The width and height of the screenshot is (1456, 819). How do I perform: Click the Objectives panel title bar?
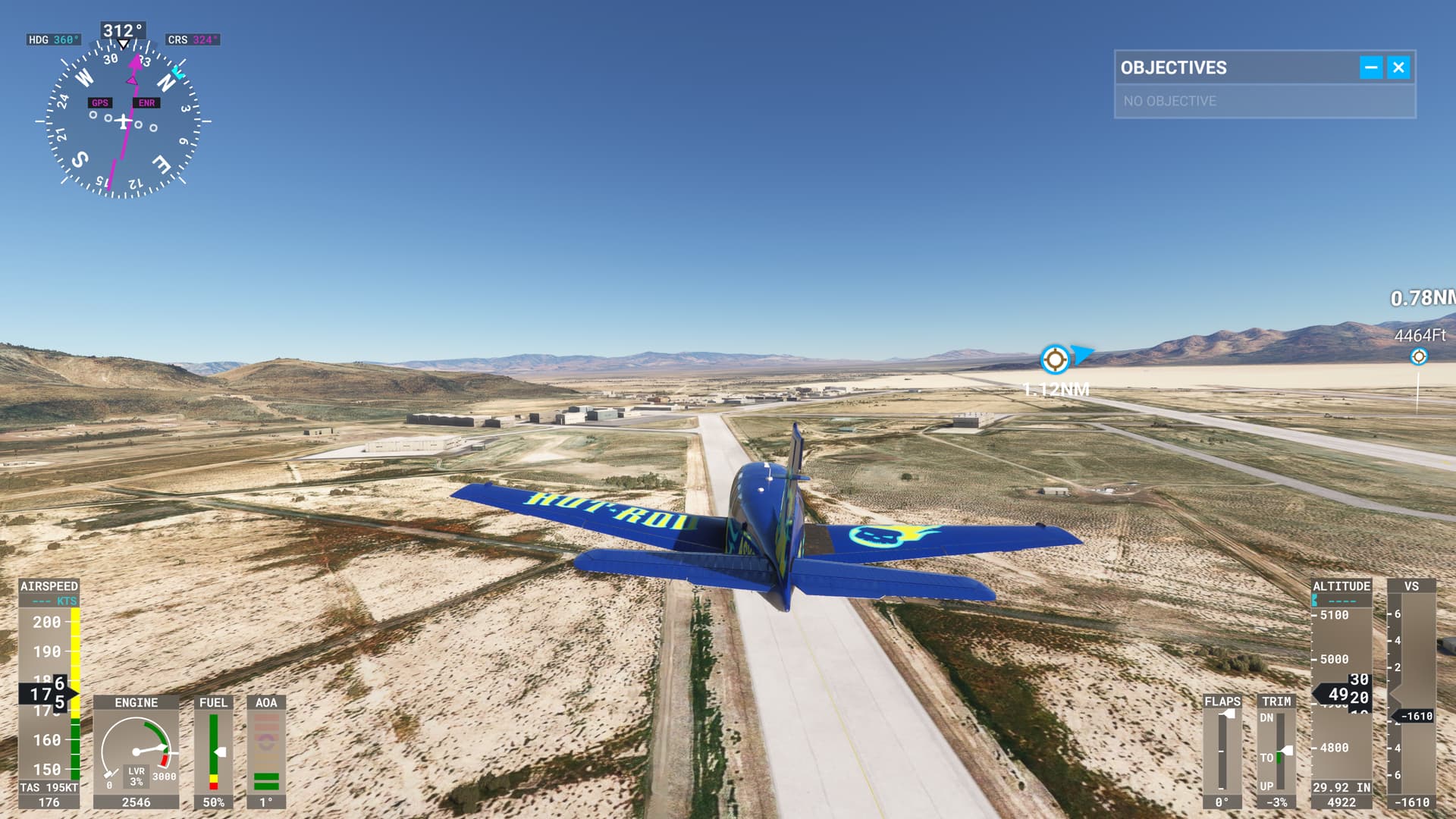(x=1236, y=67)
